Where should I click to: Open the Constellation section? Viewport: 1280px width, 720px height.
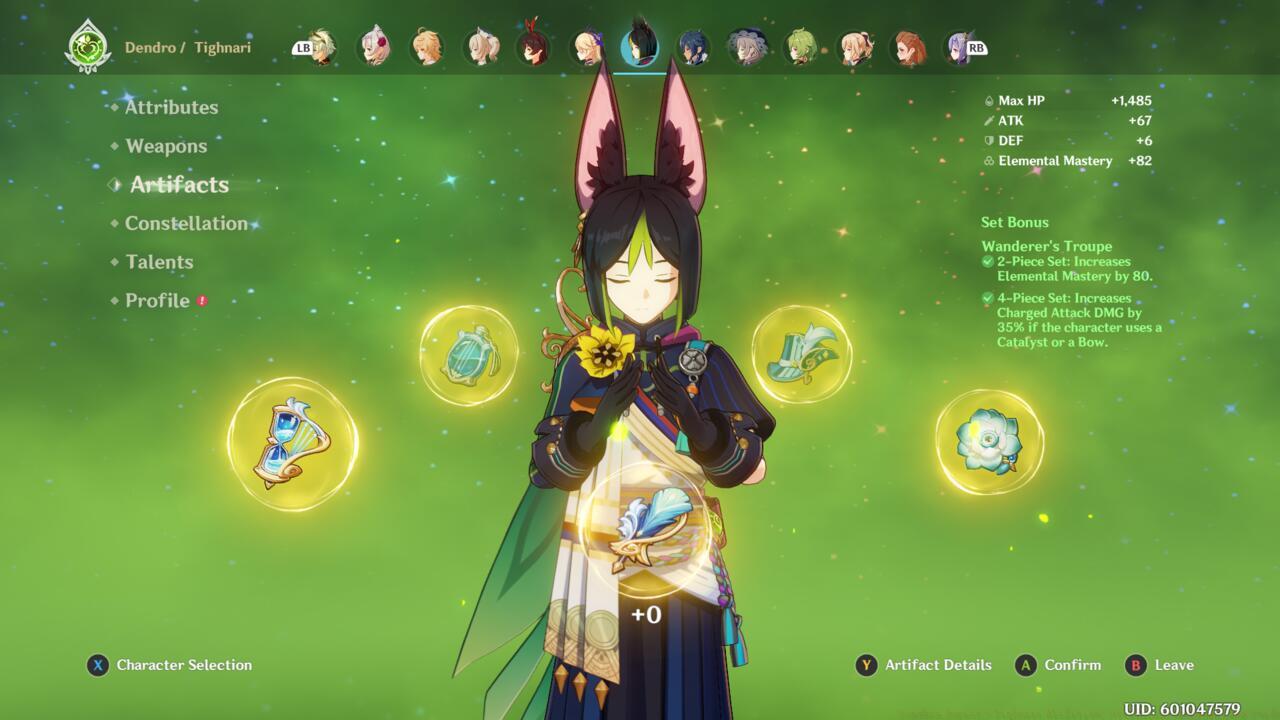tap(186, 223)
